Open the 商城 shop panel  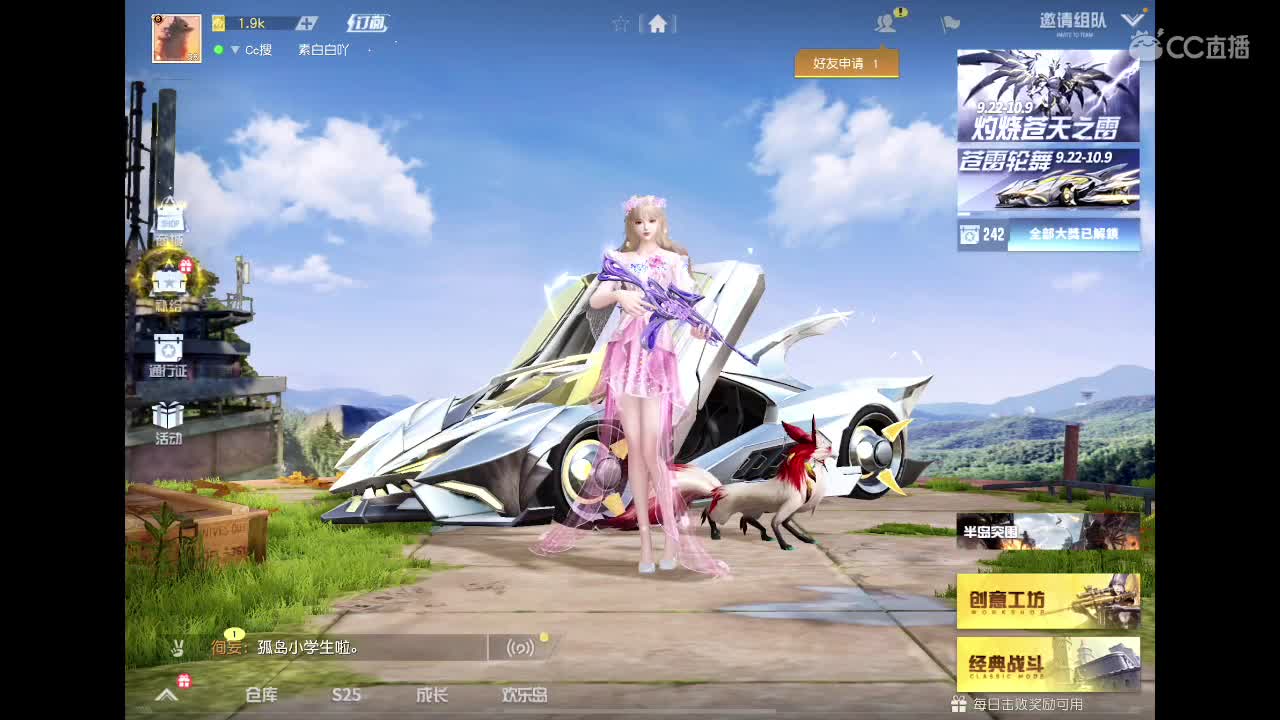tap(168, 225)
